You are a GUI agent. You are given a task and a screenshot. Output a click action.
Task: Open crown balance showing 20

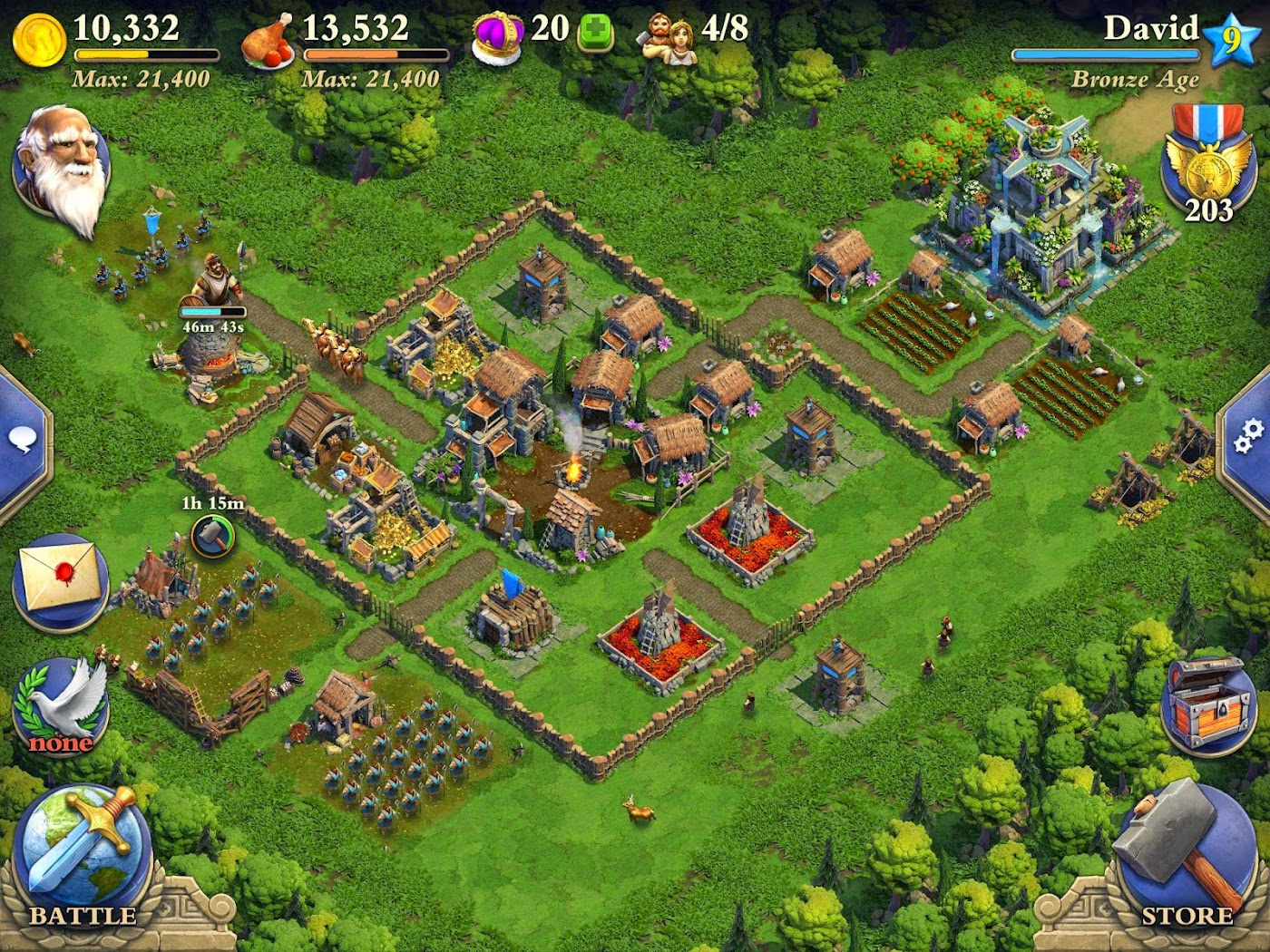522,30
